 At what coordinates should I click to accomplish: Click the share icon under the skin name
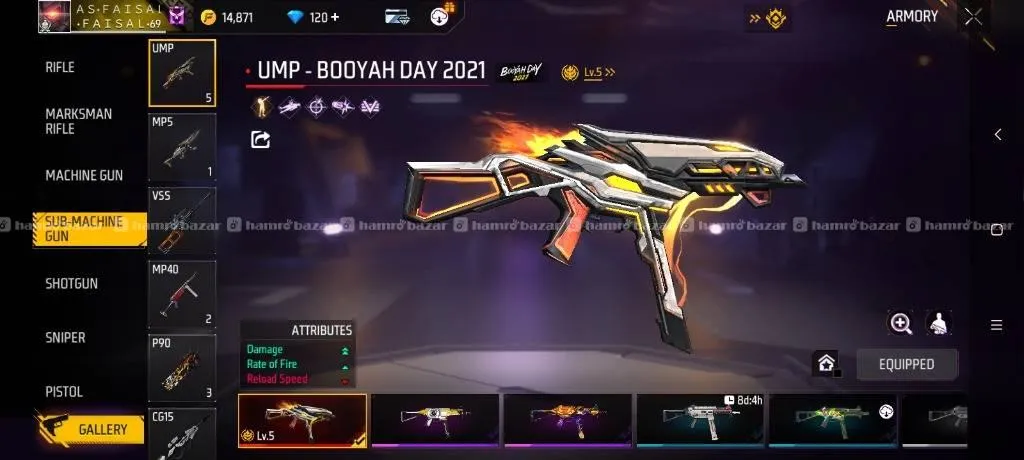click(260, 140)
